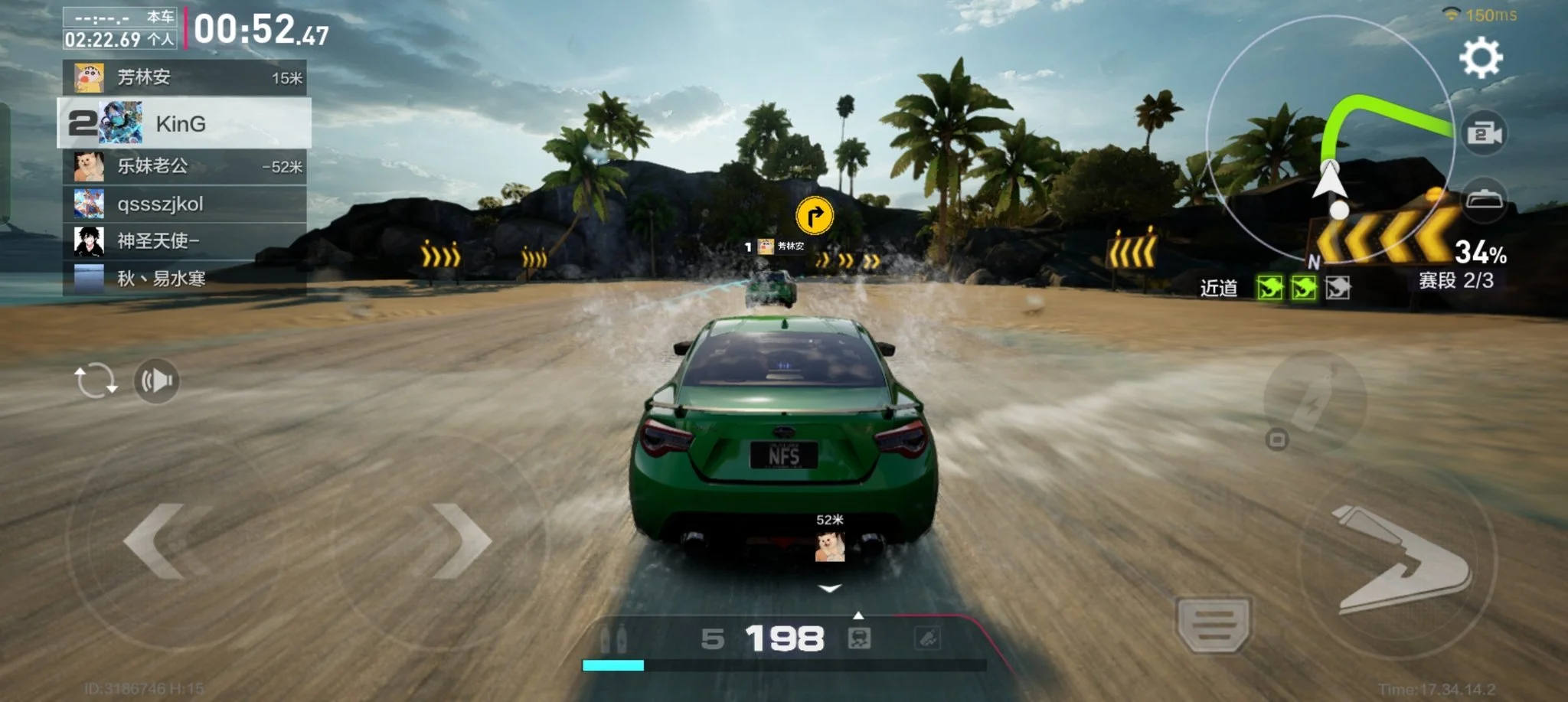Select KinG's row in the leaderboard
The image size is (1568, 702).
click(185, 123)
